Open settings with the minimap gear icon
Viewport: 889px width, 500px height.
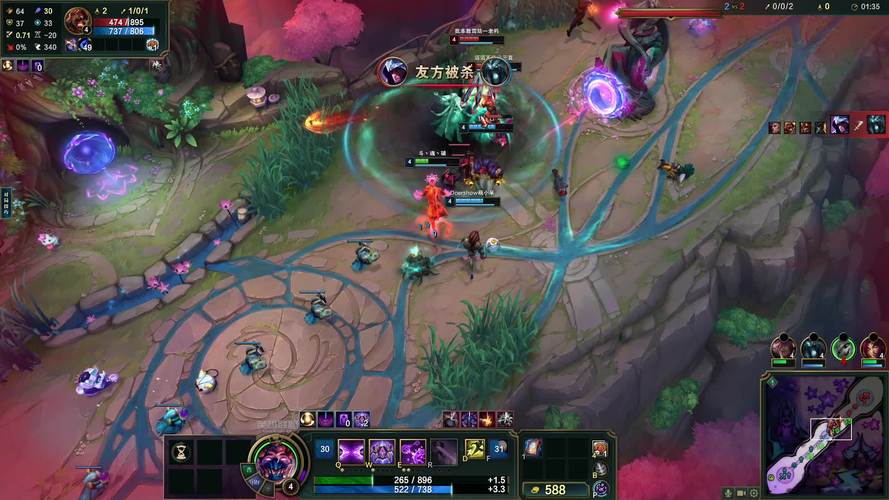pos(756,493)
